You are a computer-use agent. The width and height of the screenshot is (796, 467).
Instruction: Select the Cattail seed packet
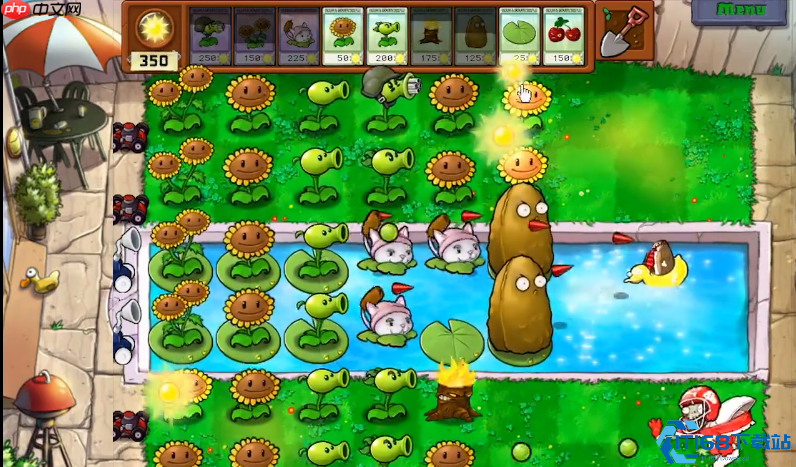pyautogui.click(x=298, y=37)
